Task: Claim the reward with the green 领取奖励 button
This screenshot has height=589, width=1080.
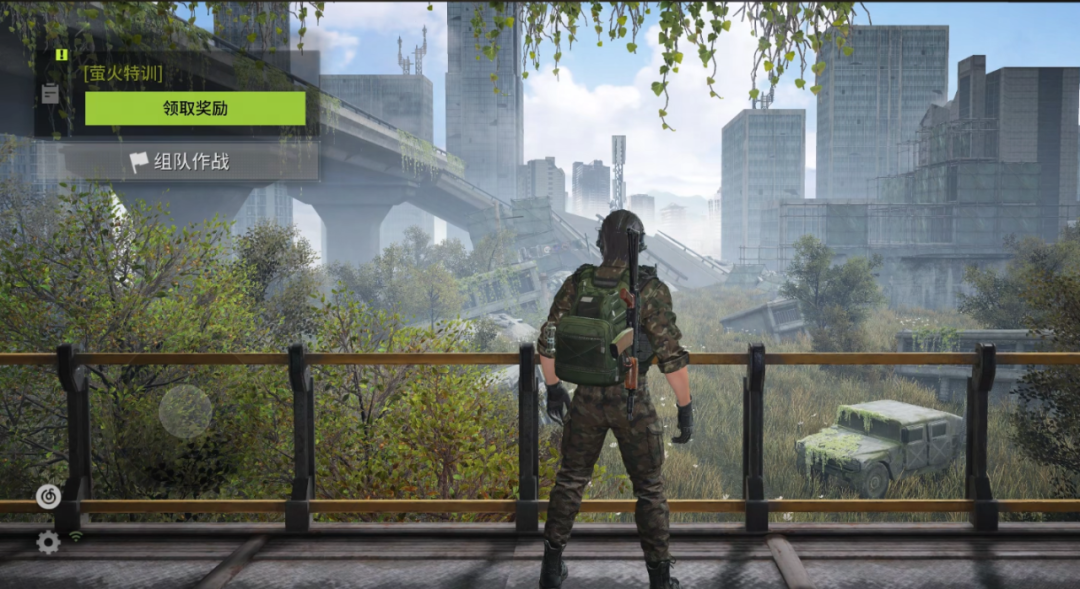Action: (195, 108)
